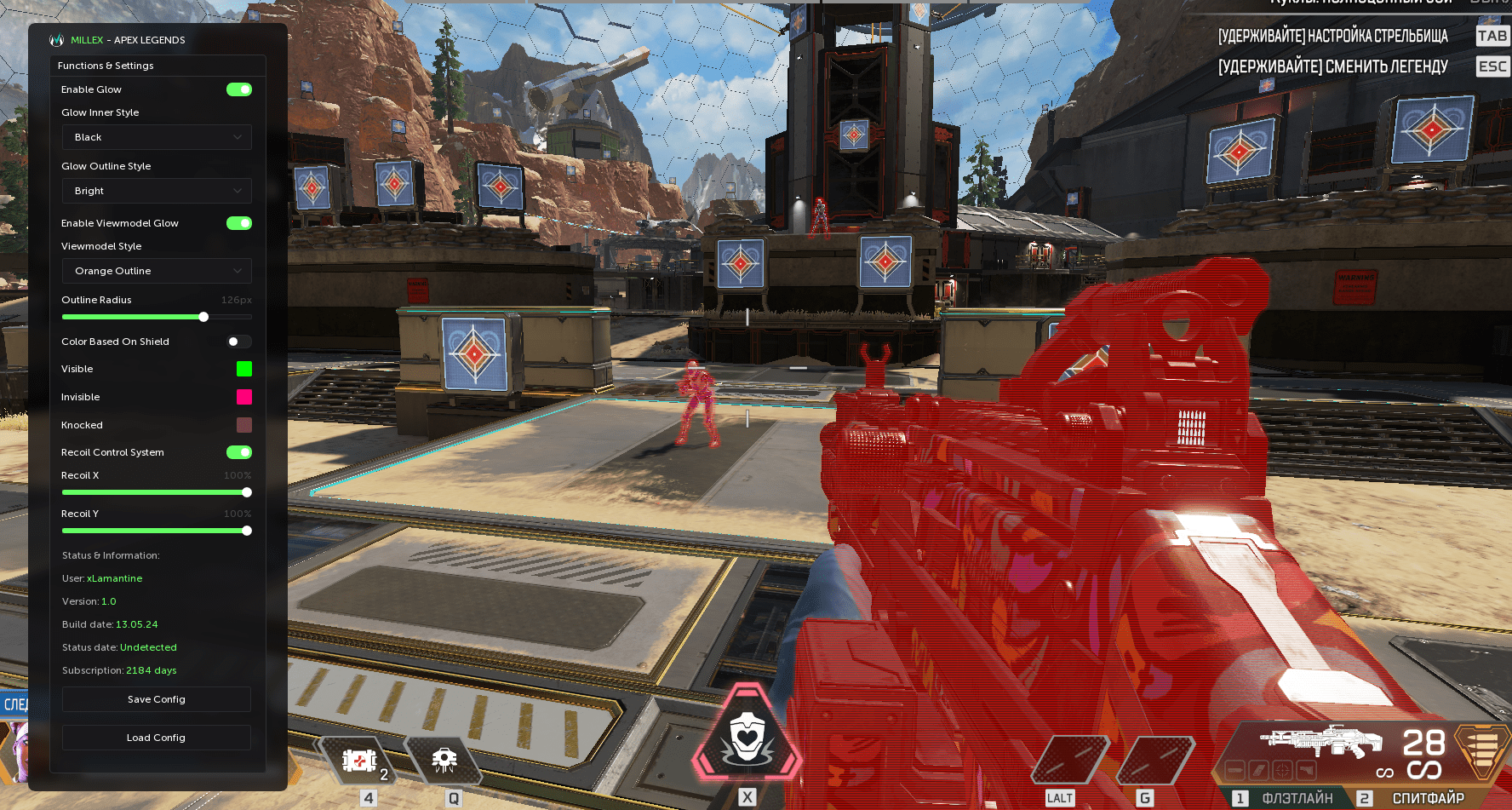Click the Outline Radius slider handle

(x=203, y=317)
